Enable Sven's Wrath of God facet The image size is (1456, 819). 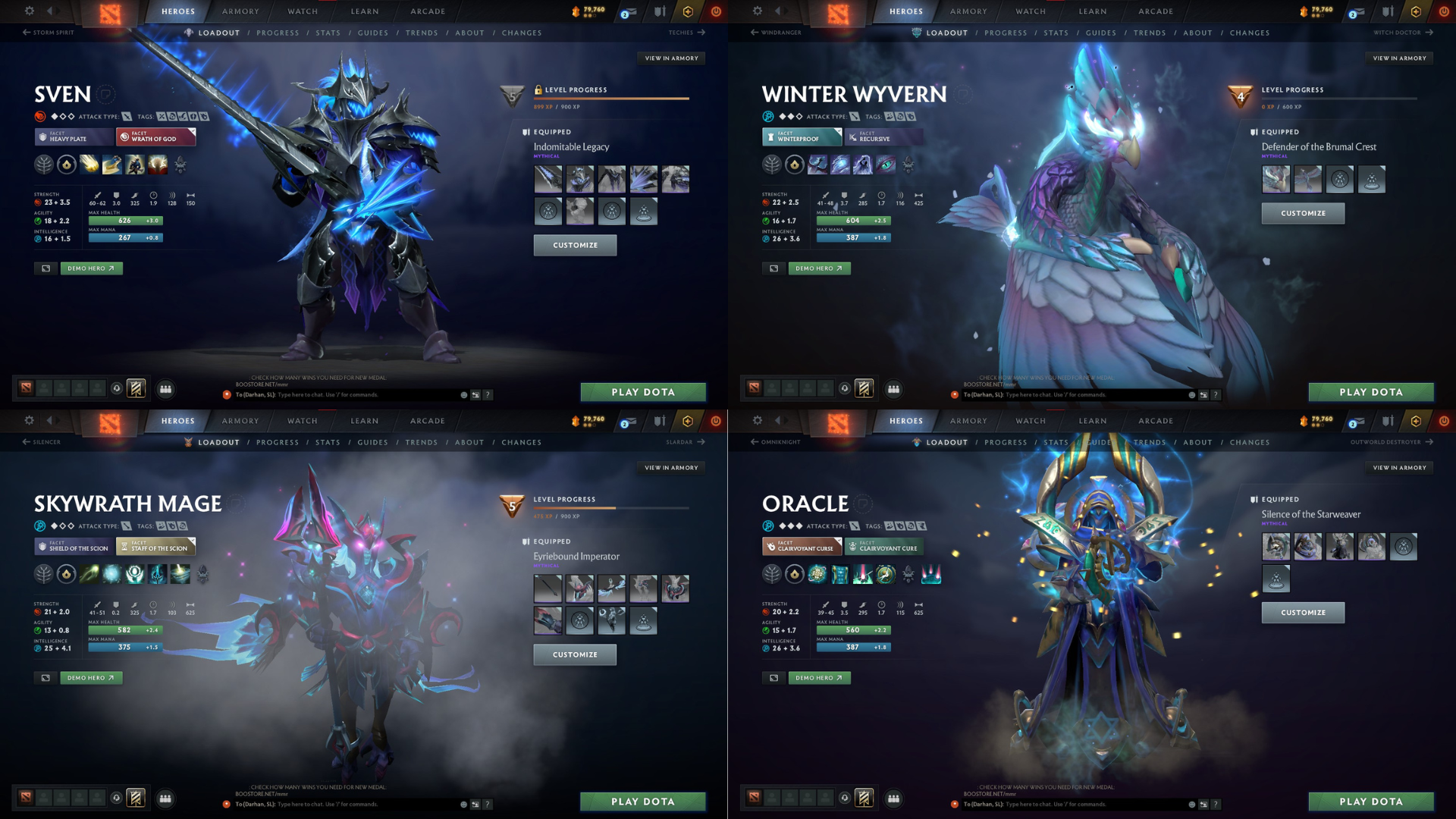(155, 137)
